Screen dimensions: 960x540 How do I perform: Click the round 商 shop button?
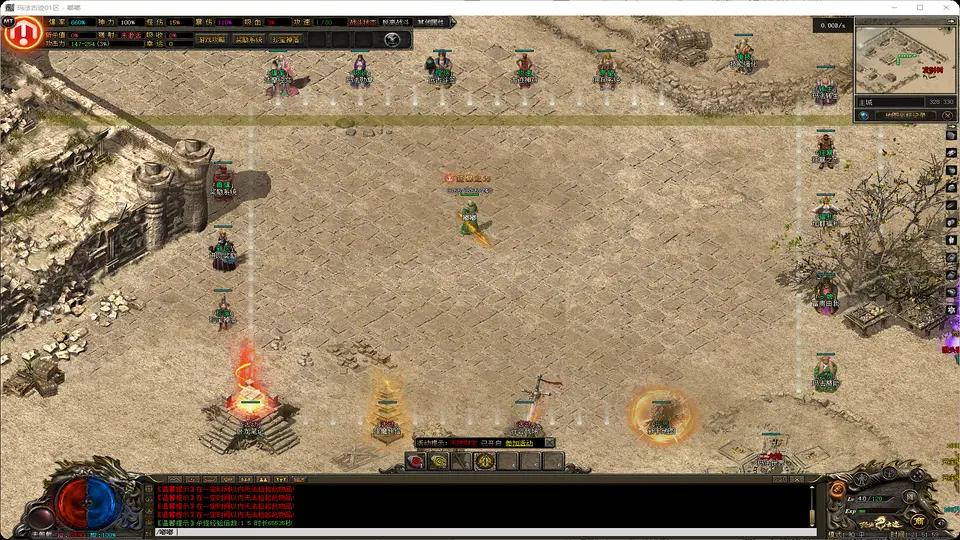point(919,521)
